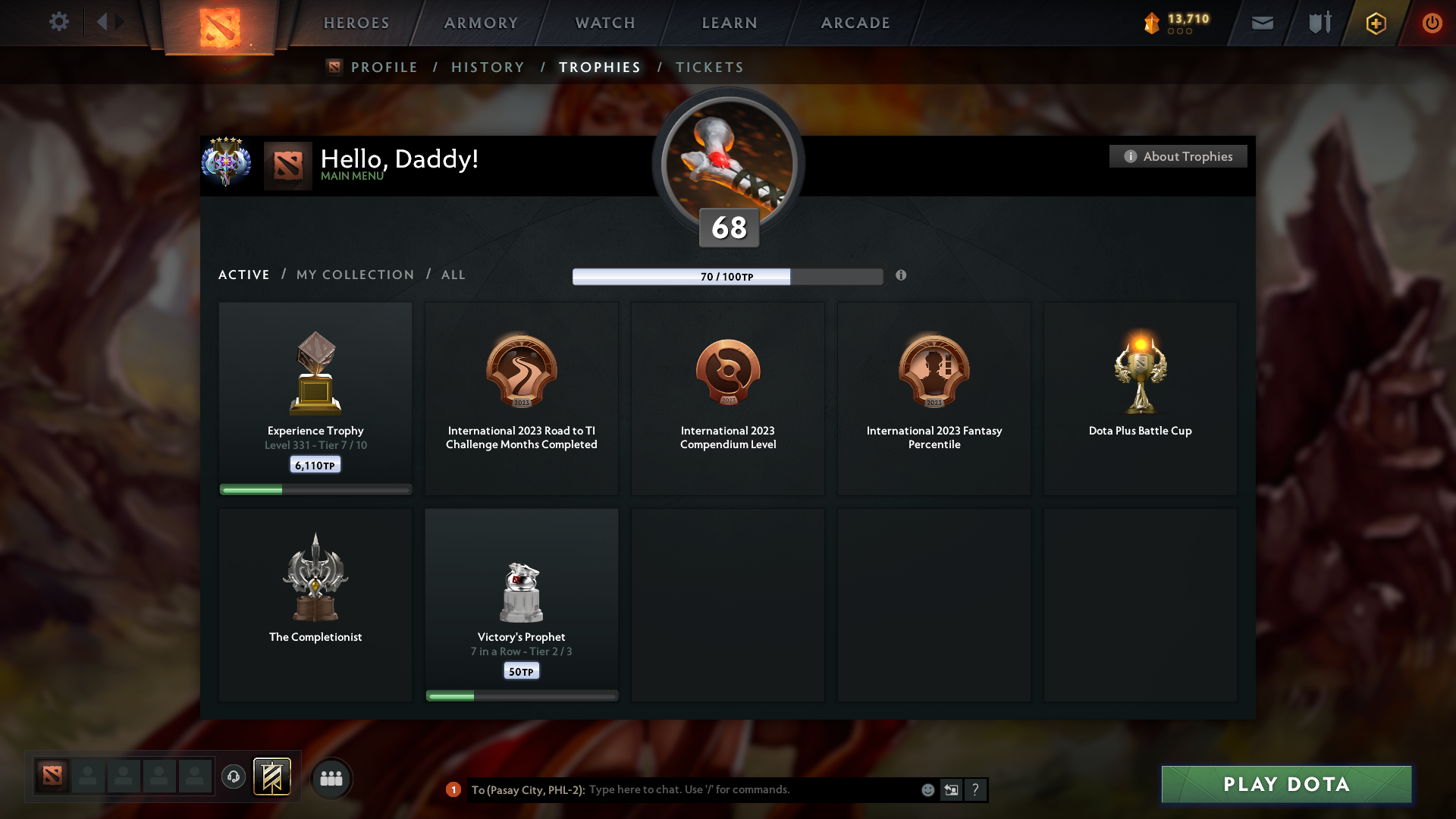Quit using the red power button
The image size is (1456, 819).
tap(1432, 23)
